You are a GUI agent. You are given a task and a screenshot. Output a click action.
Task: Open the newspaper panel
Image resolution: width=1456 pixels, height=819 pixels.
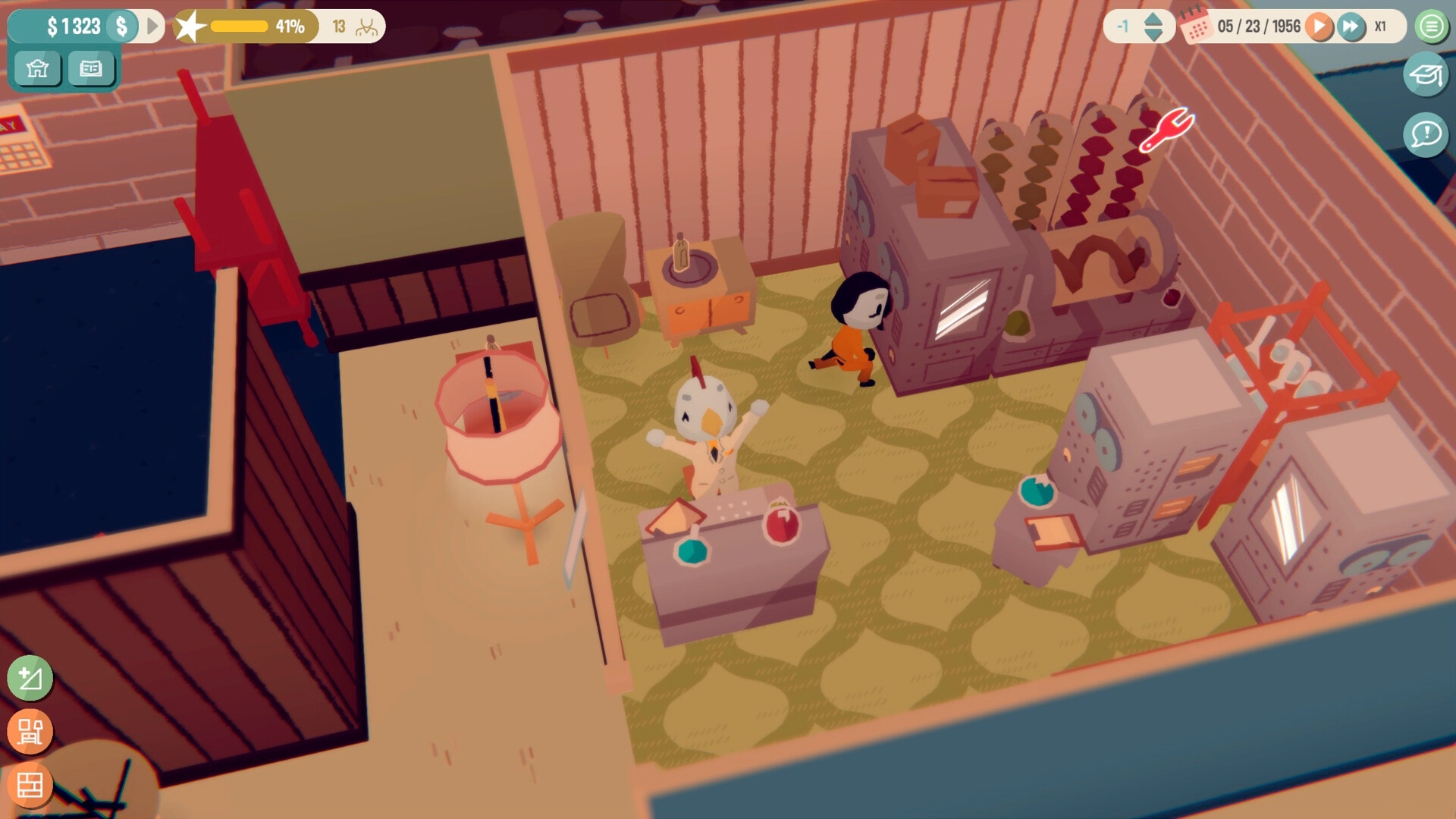pyautogui.click(x=91, y=69)
